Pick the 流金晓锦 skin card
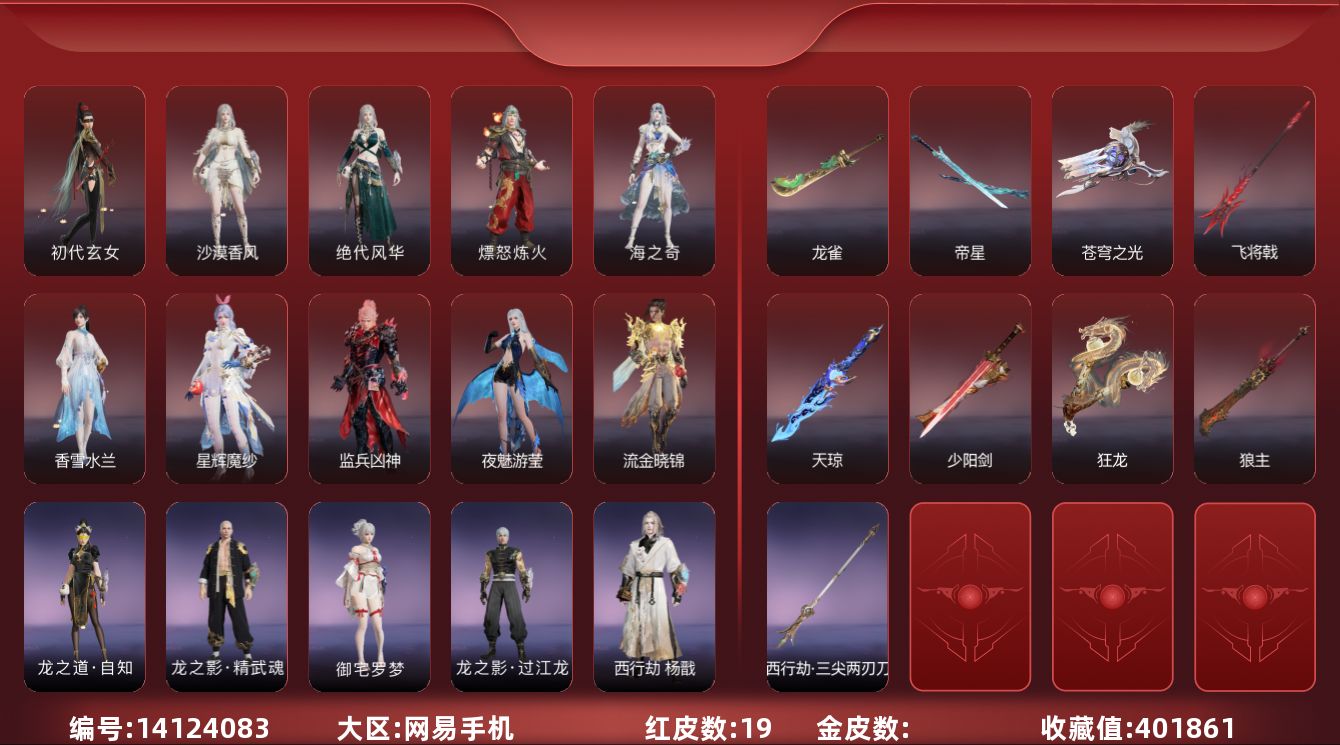This screenshot has width=1340, height=745. (x=654, y=388)
